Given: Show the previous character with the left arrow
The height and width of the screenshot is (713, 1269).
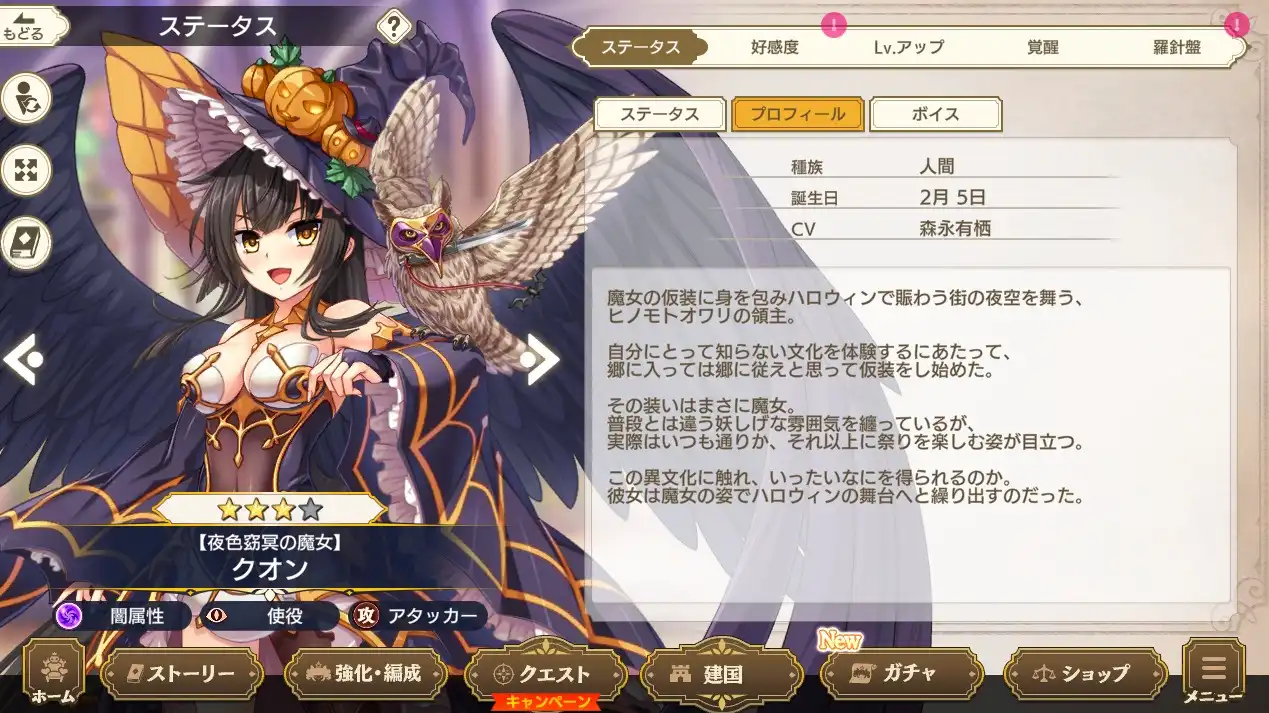Looking at the screenshot, I should pos(23,359).
